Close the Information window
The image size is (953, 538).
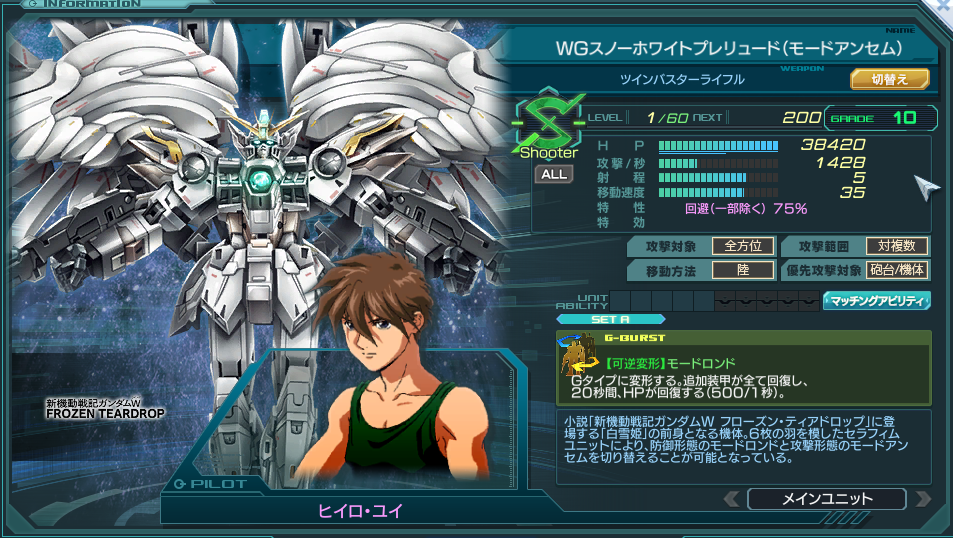pos(941,6)
